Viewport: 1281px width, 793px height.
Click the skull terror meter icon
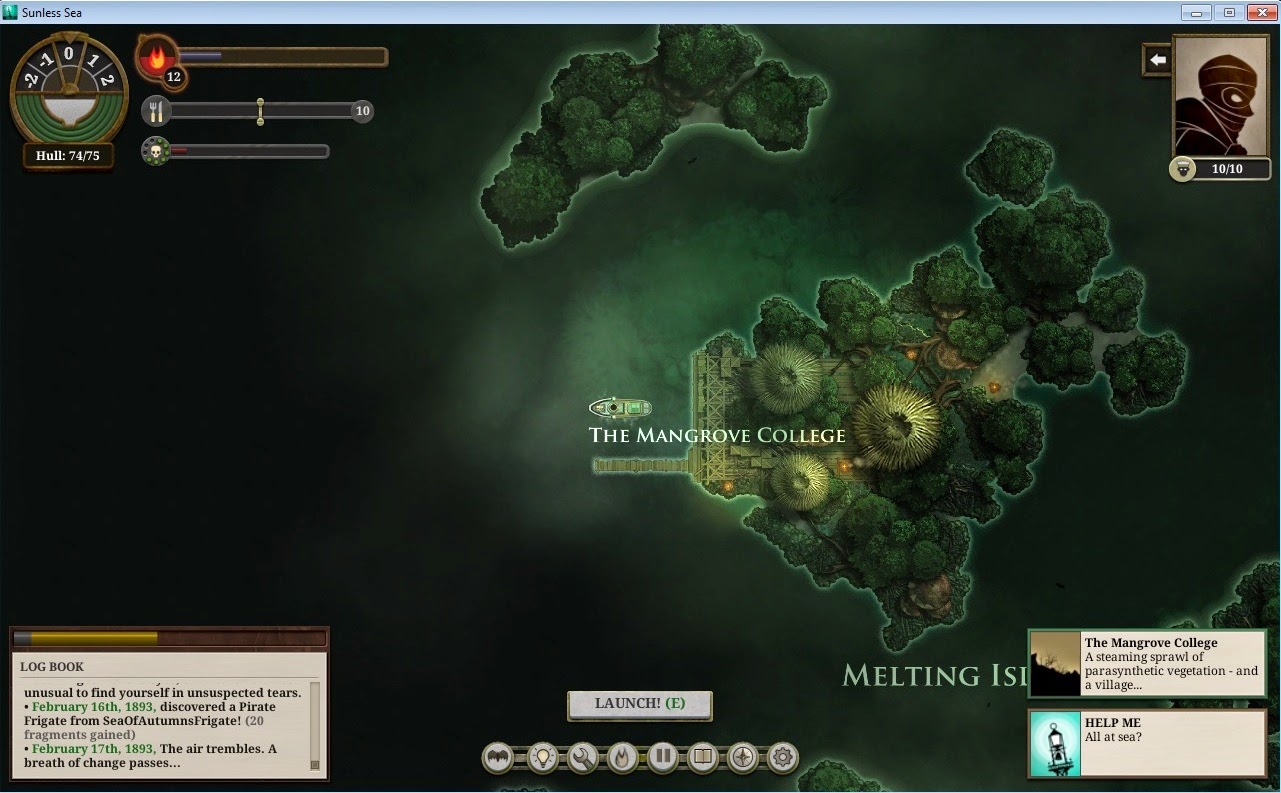(x=156, y=151)
